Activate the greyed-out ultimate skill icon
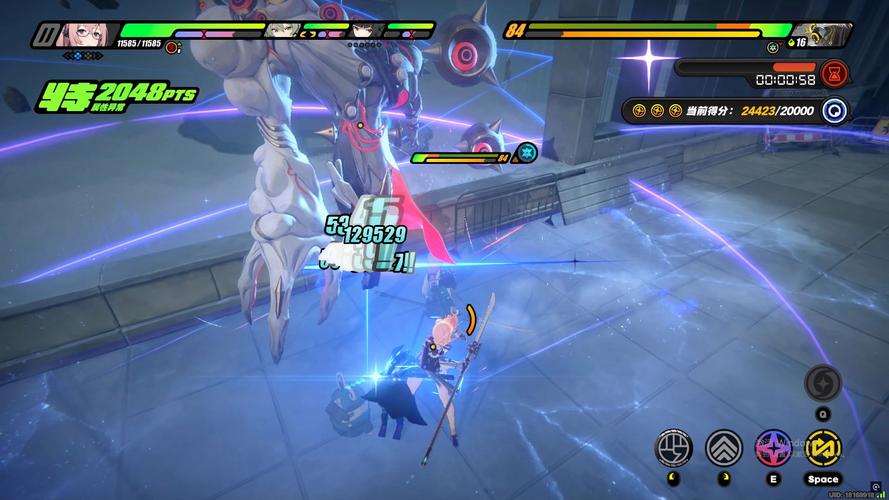 click(823, 383)
